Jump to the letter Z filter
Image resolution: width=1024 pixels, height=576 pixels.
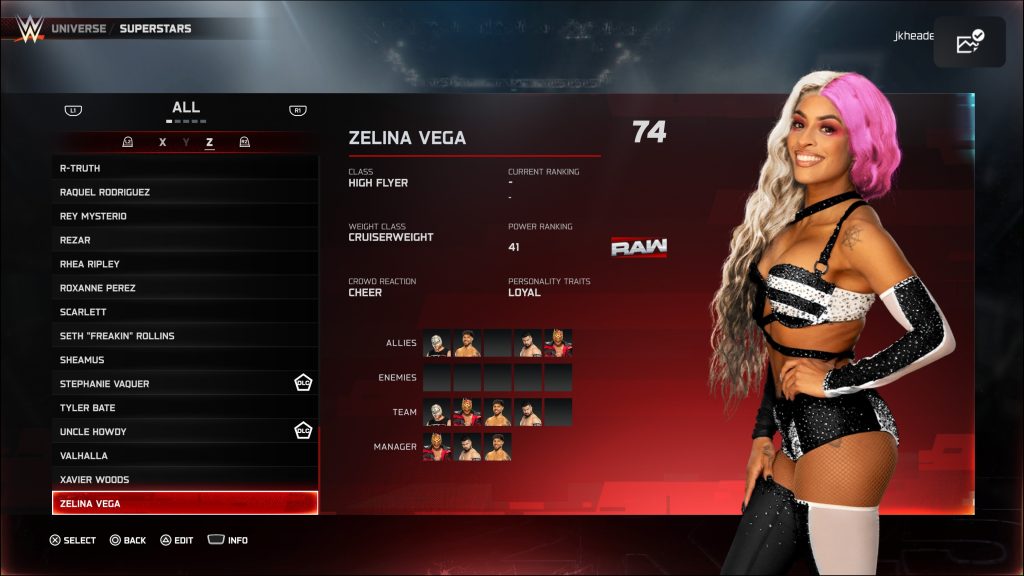(x=209, y=143)
